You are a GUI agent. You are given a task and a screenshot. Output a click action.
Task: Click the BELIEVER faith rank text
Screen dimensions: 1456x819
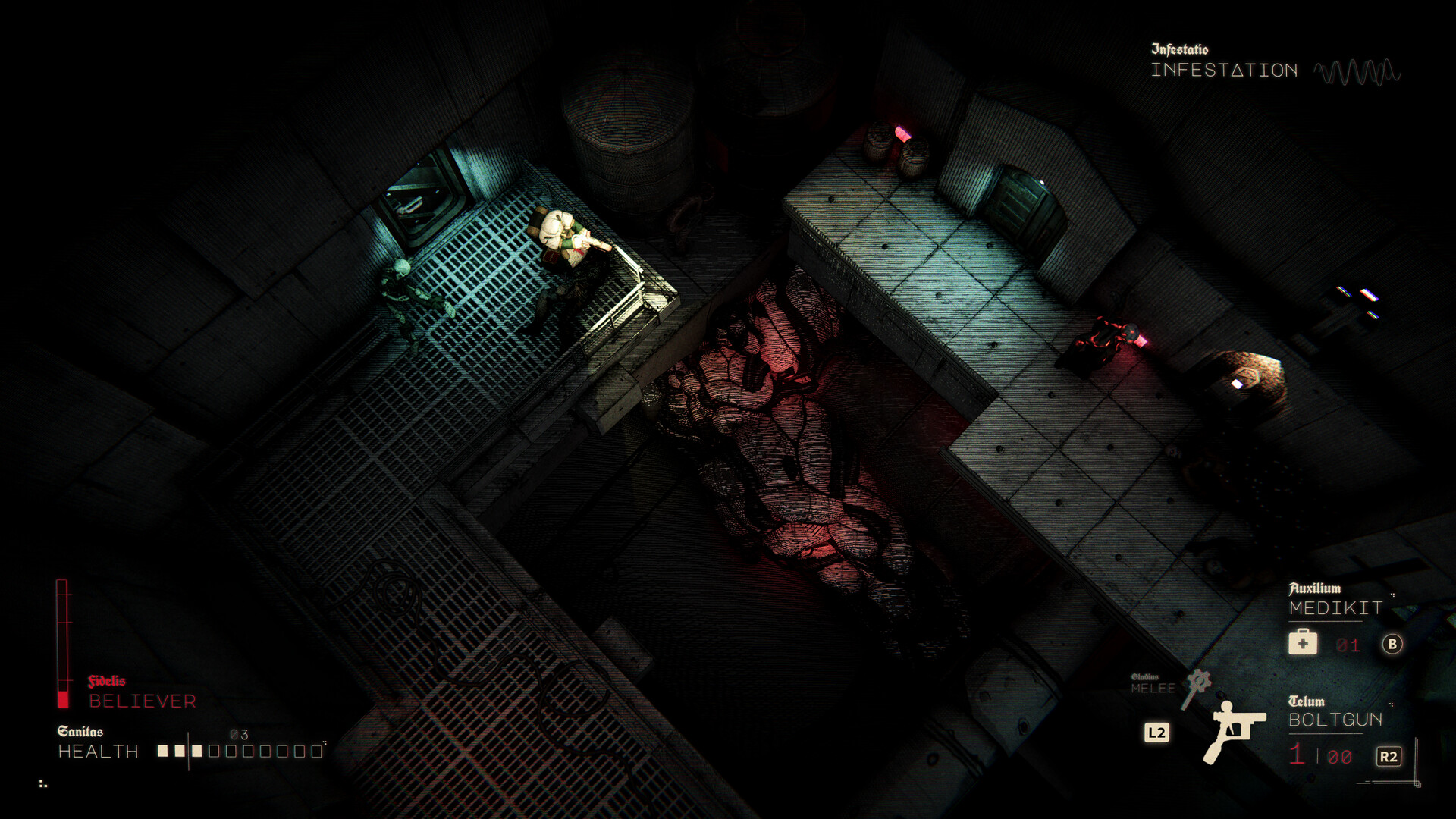point(143,701)
